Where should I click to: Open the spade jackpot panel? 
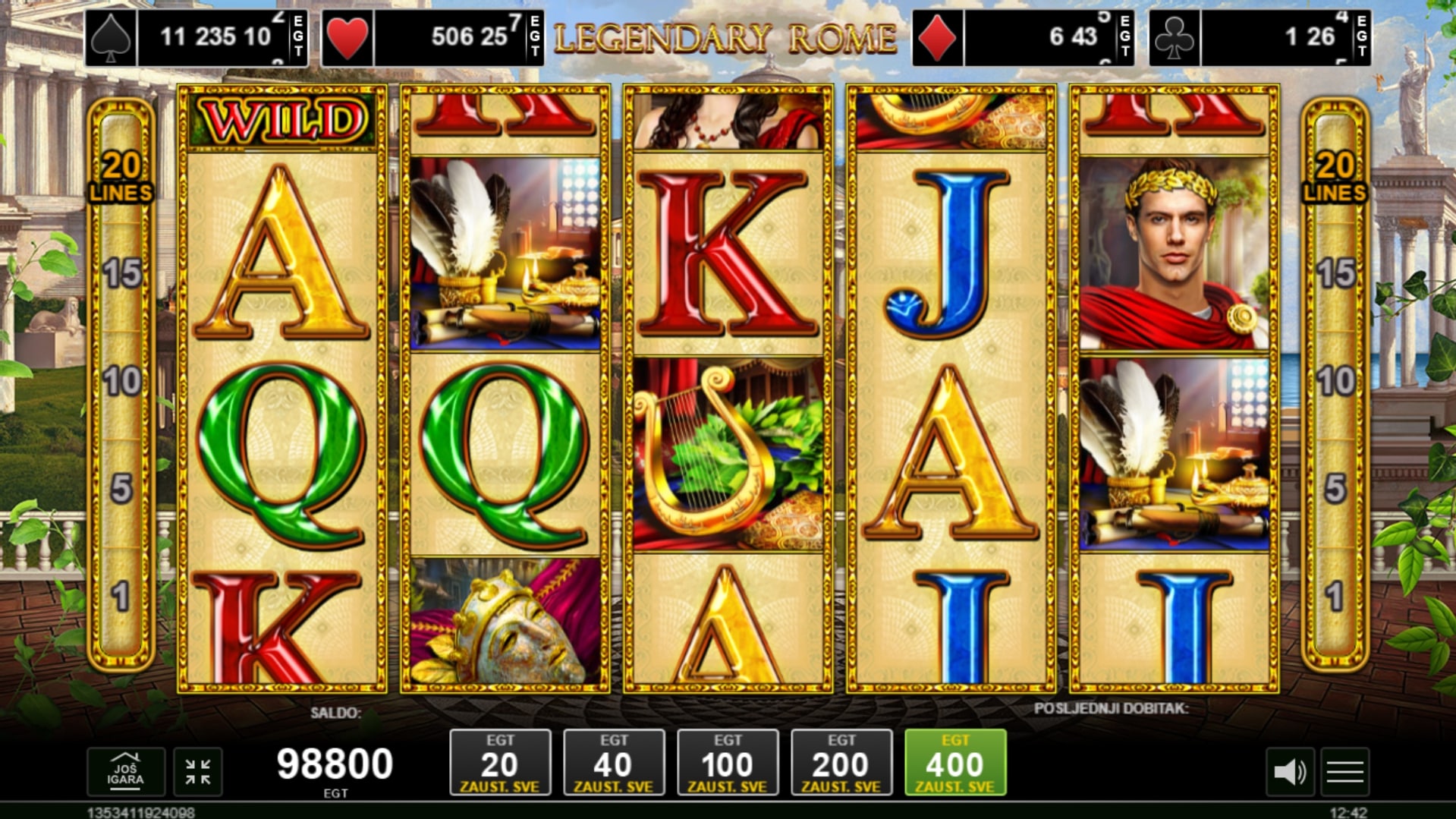tap(197, 36)
